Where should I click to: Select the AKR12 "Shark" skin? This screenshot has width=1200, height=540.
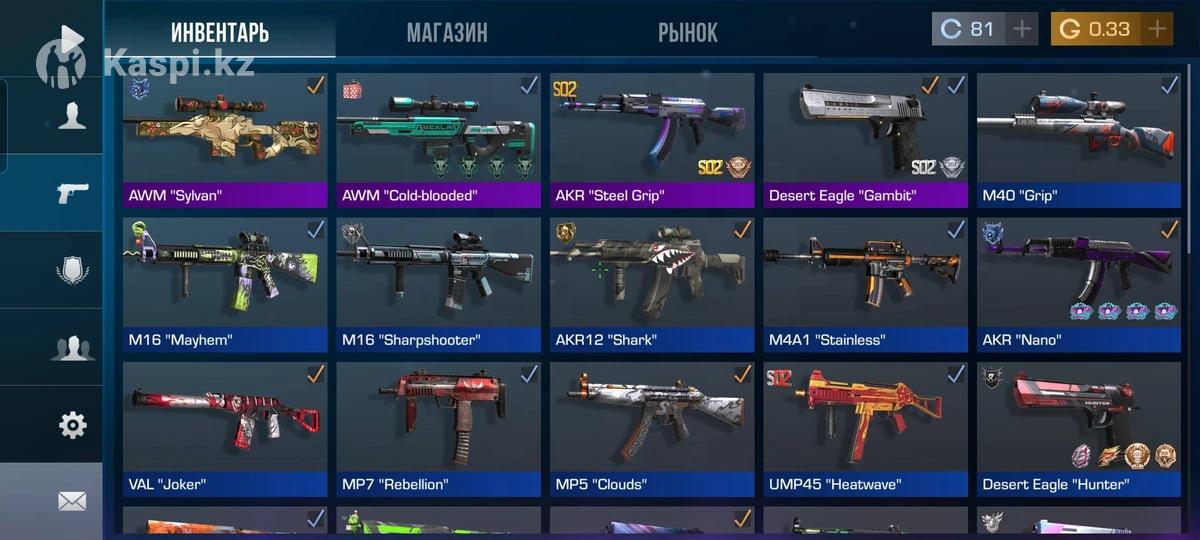[652, 283]
